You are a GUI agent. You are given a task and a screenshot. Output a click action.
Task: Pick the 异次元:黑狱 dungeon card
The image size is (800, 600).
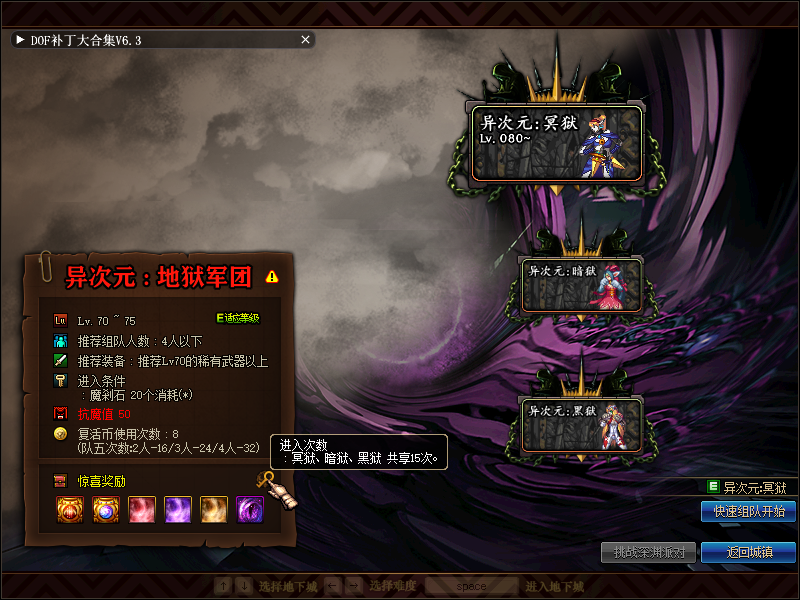tap(581, 423)
